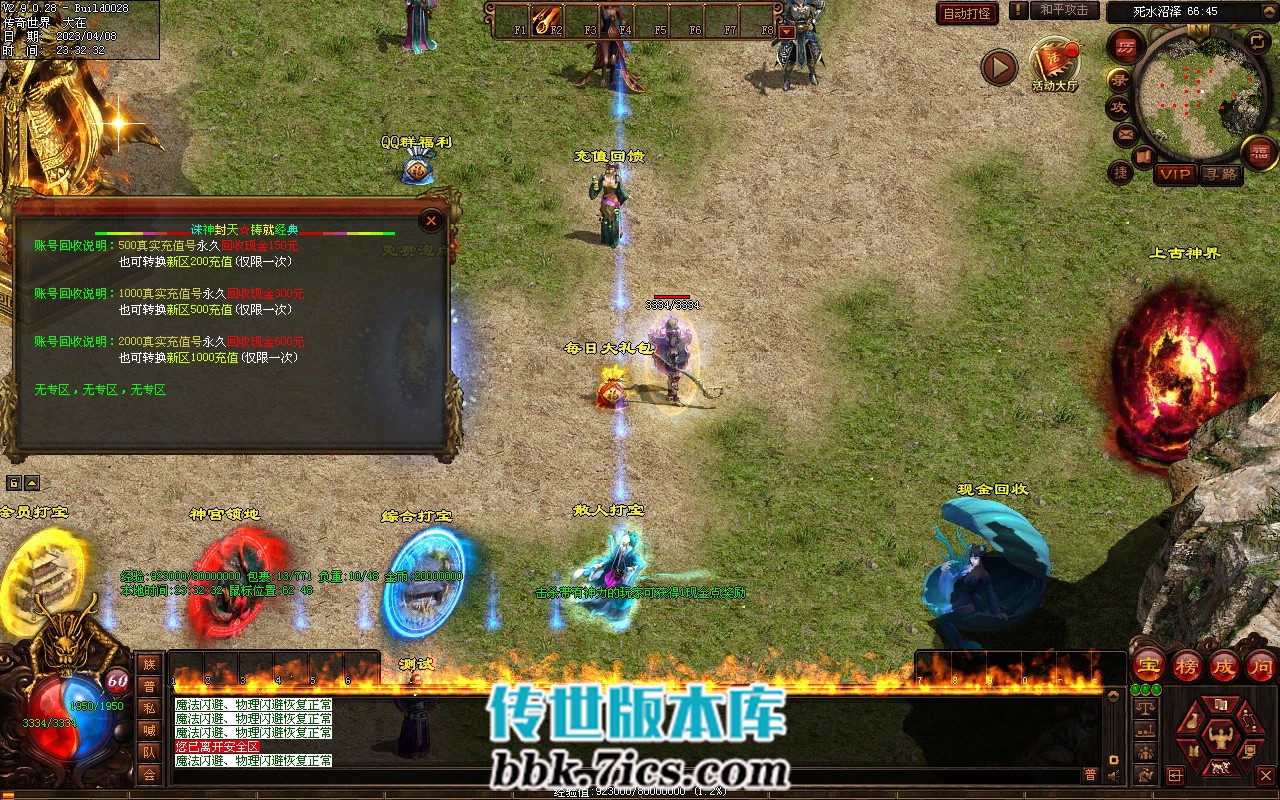This screenshot has height=800, width=1280.
Task: Toggle the 自动打怪 auto-fight button
Action: tap(967, 13)
